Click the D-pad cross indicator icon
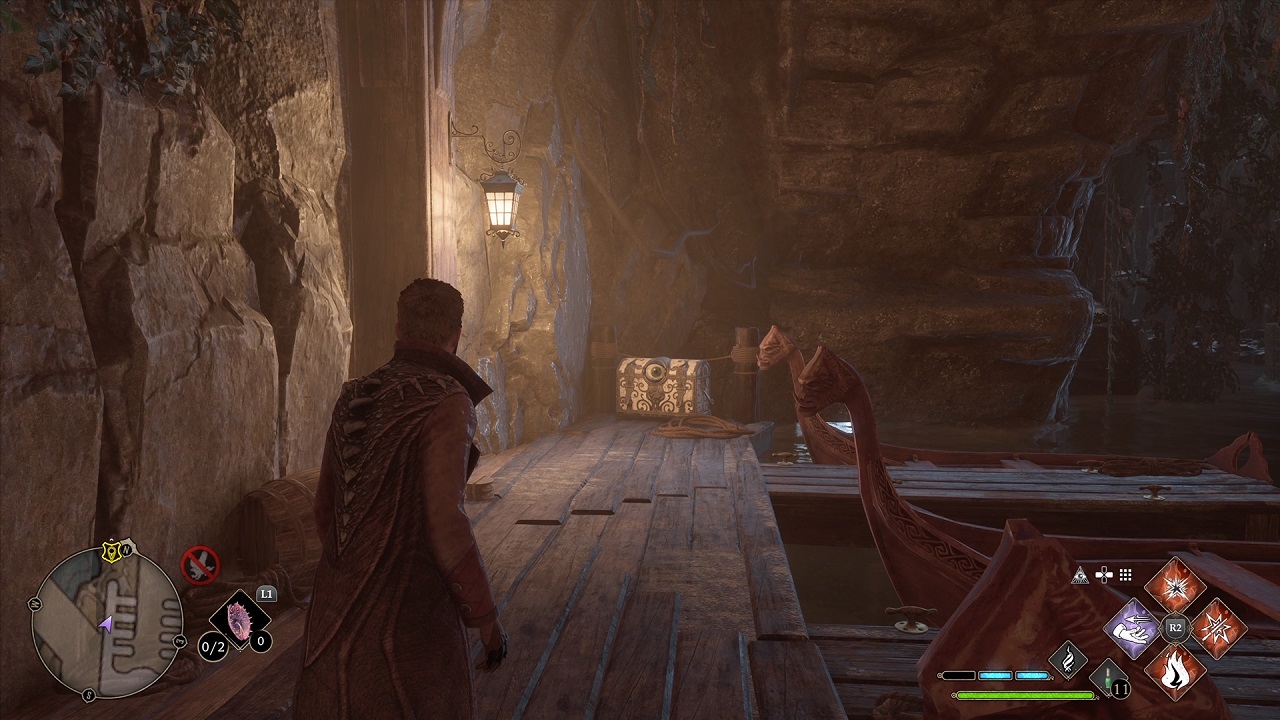The height and width of the screenshot is (720, 1280). (1104, 574)
